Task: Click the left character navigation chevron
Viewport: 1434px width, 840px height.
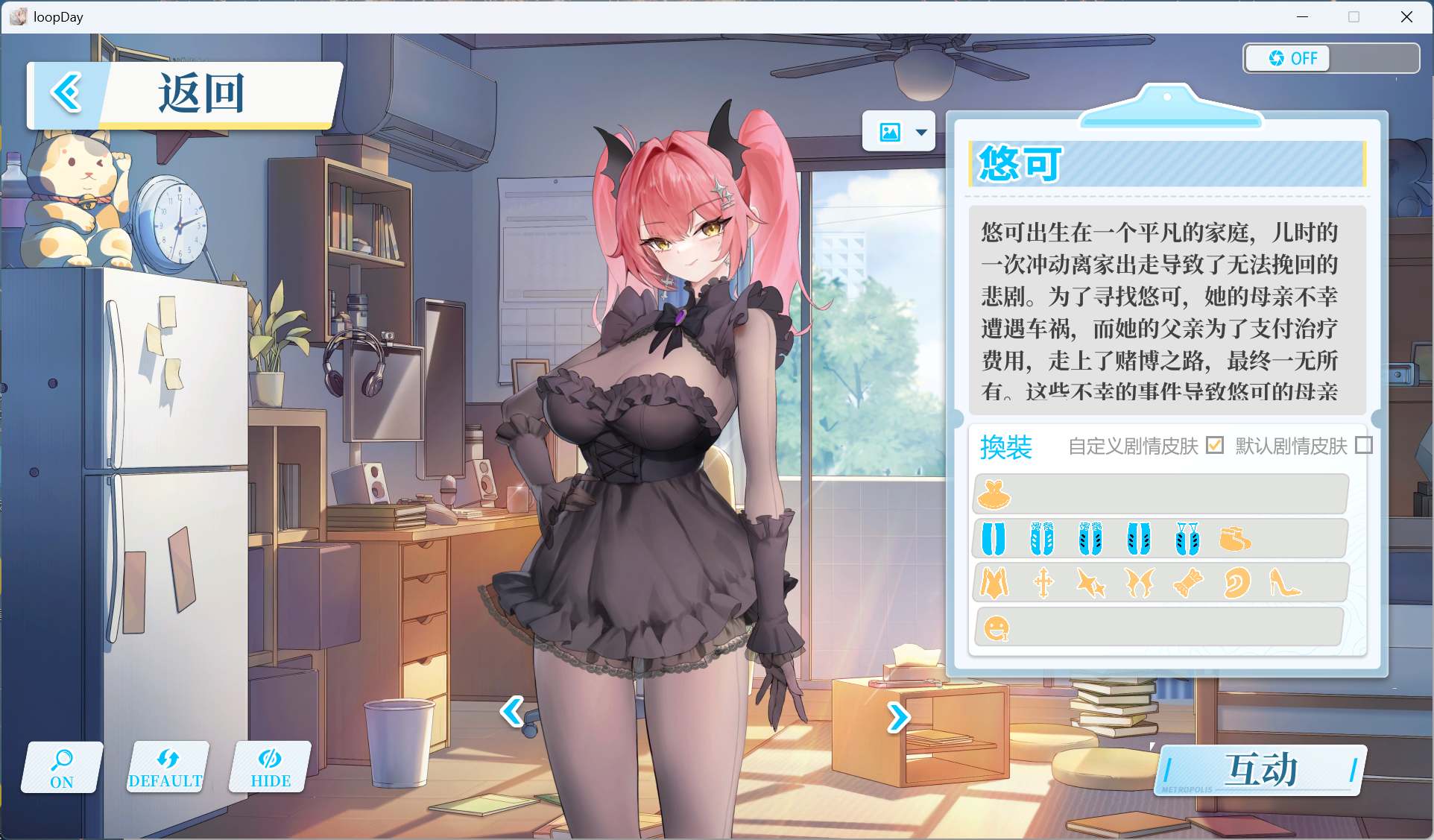Action: coord(512,714)
